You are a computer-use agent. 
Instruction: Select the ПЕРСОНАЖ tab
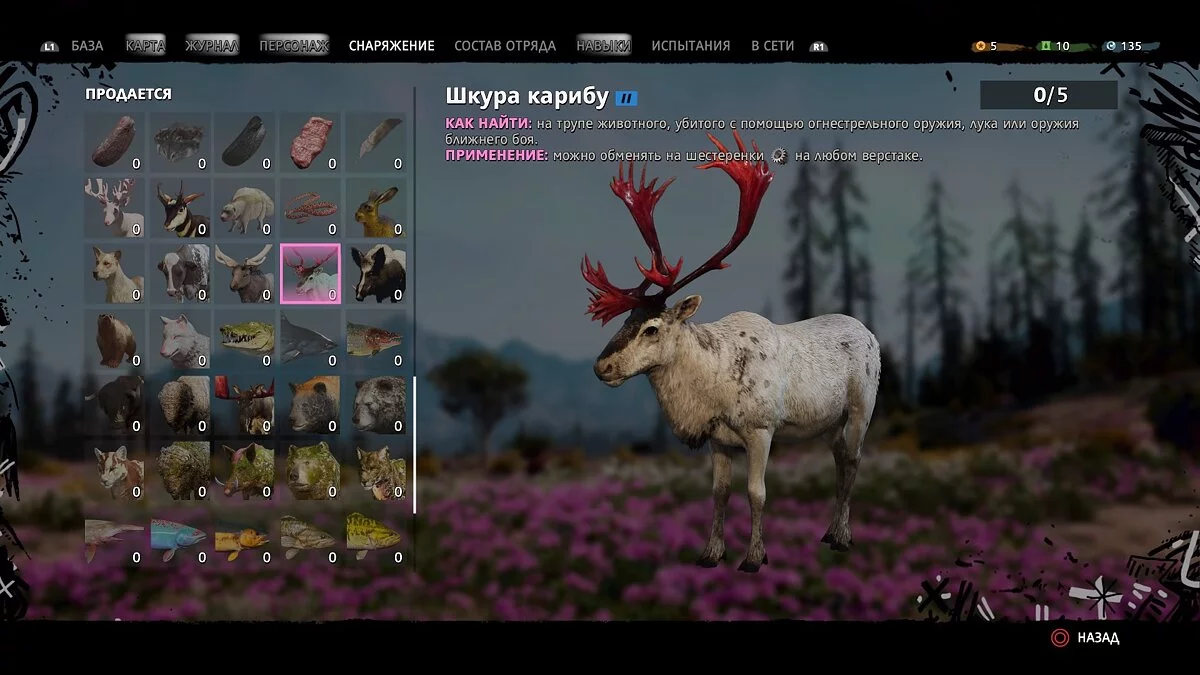coord(293,46)
